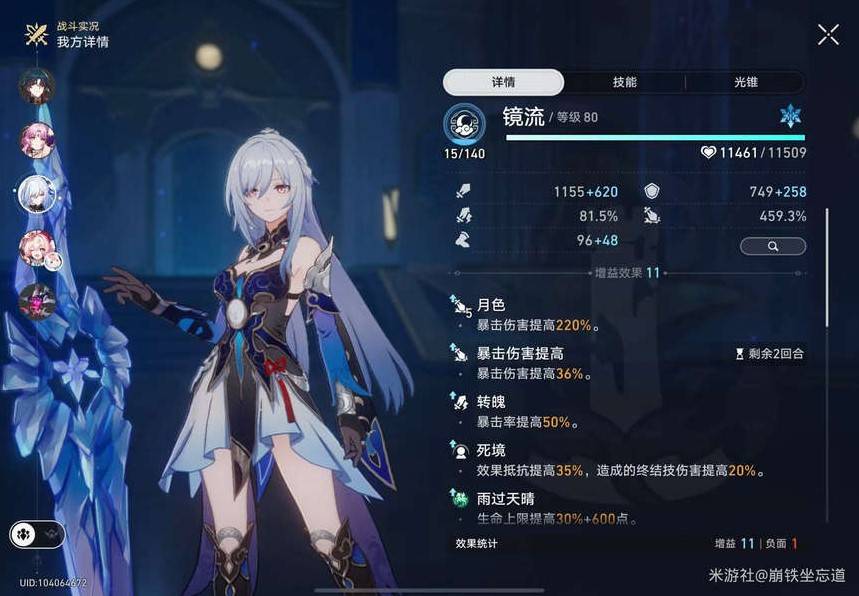Select the dark-haired character portrait
Image resolution: width=859 pixels, height=596 pixels.
coord(37,87)
